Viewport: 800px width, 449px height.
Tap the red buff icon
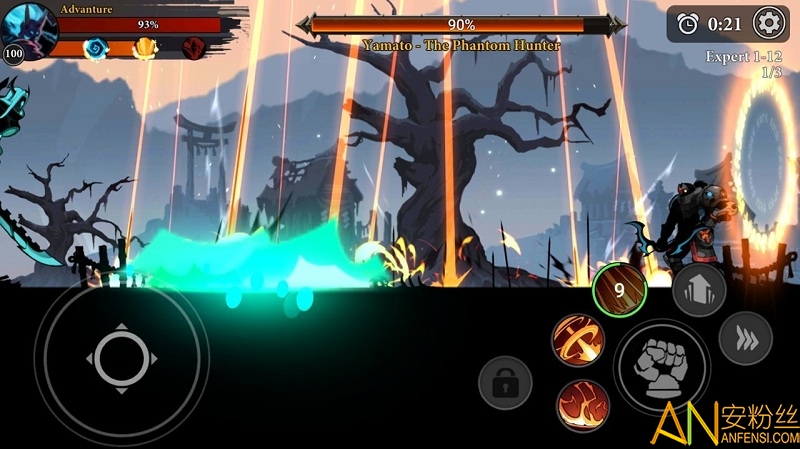196,47
